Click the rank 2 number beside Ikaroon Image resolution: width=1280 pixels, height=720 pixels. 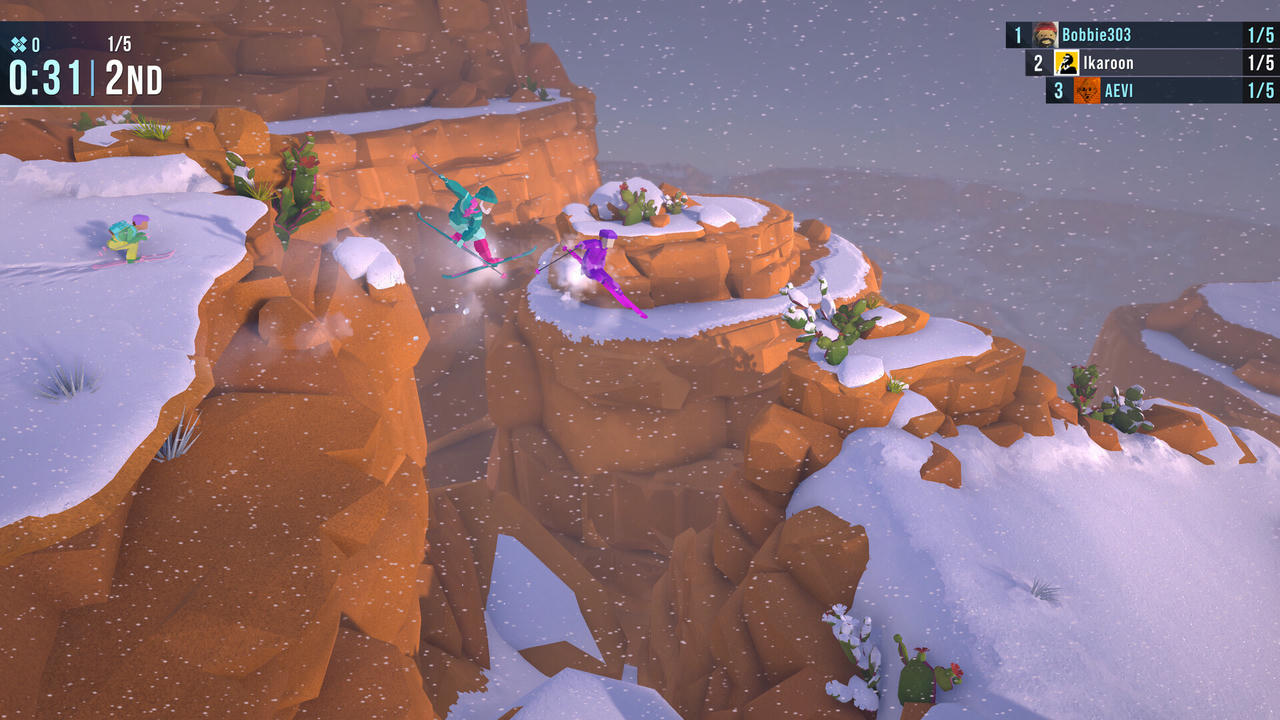(1038, 62)
